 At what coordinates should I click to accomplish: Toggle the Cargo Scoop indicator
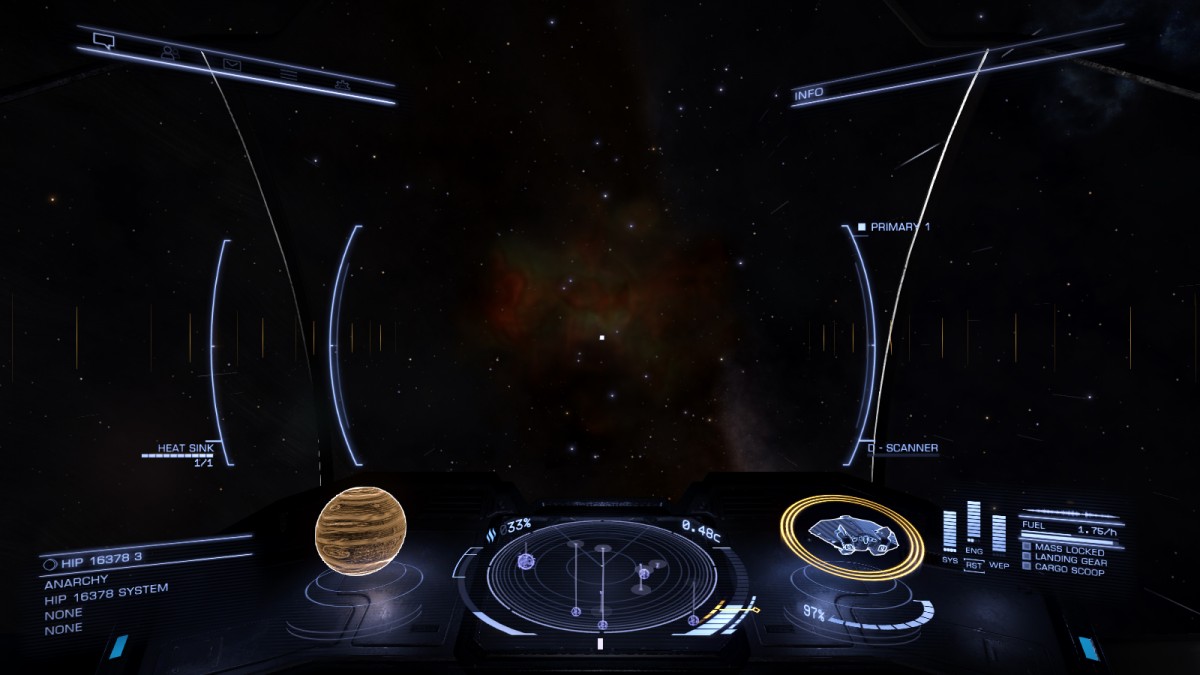(1066, 572)
